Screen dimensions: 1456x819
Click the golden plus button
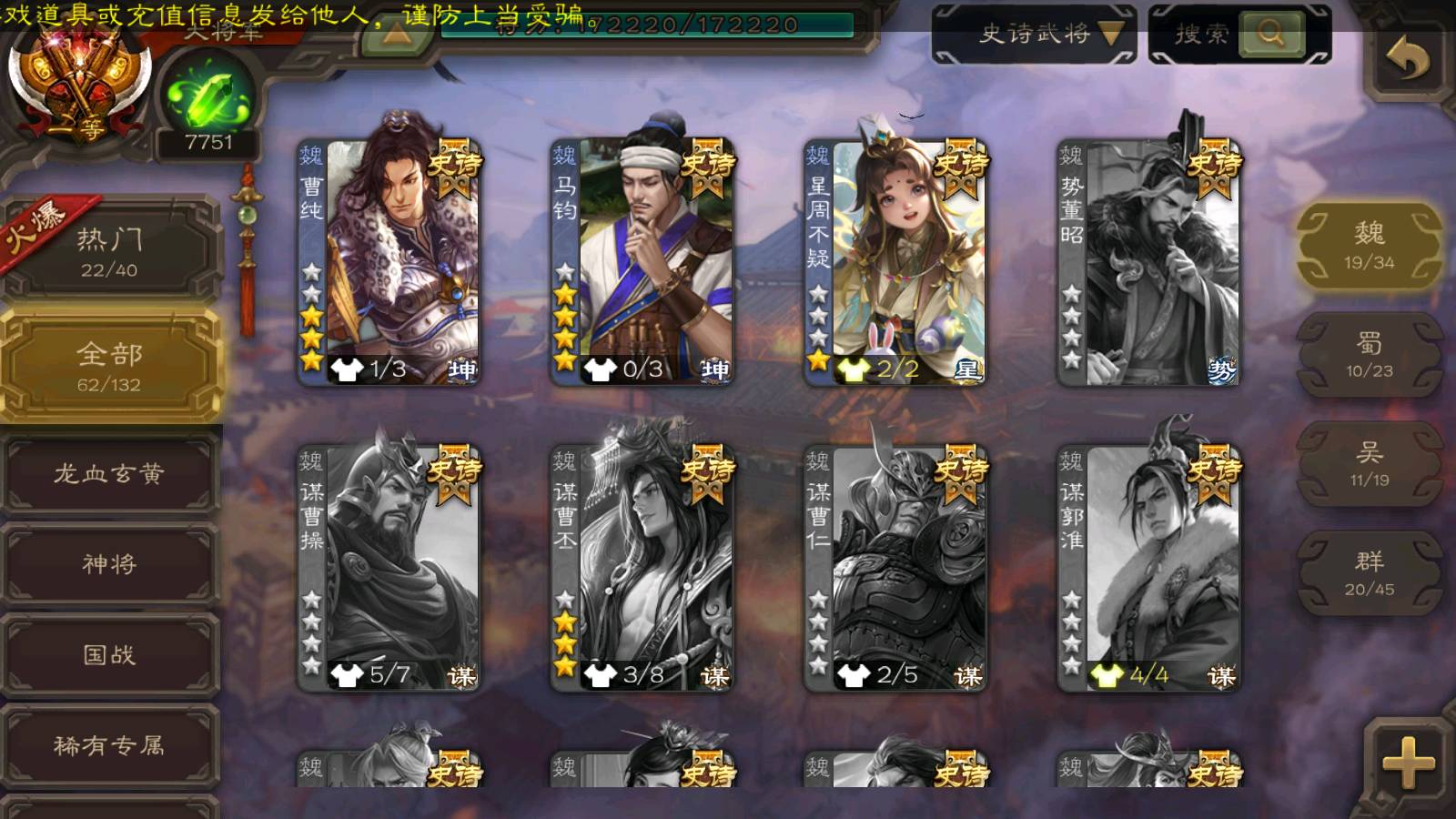click(1407, 761)
